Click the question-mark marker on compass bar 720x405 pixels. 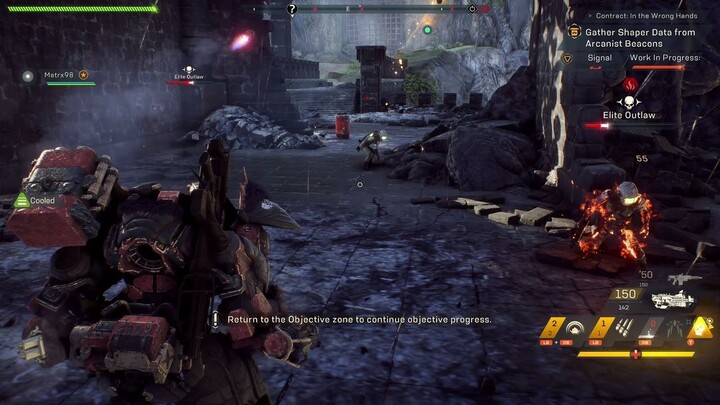point(292,9)
